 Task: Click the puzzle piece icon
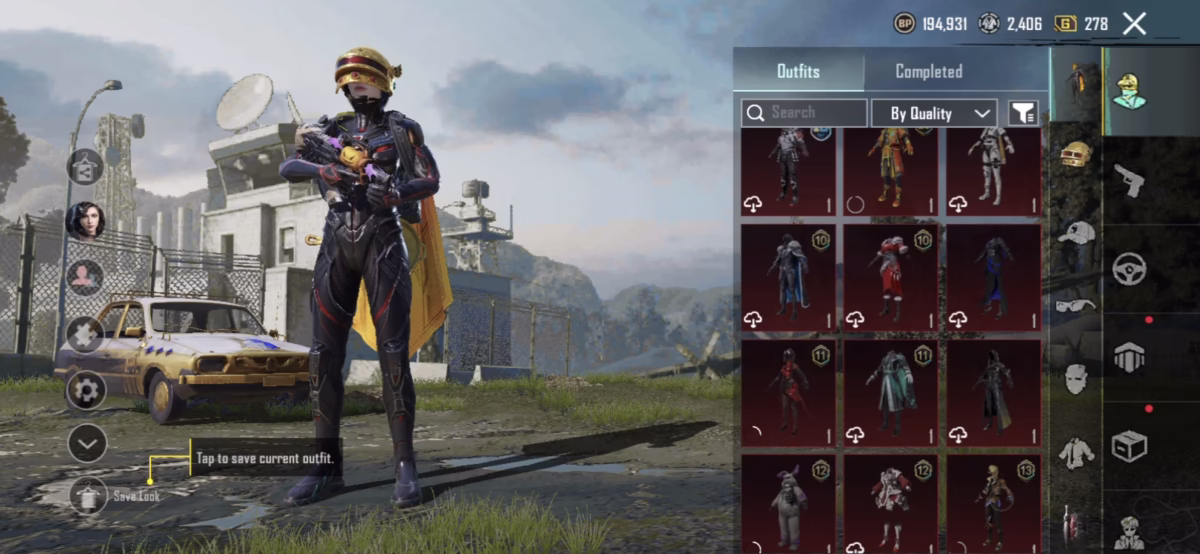pos(86,334)
